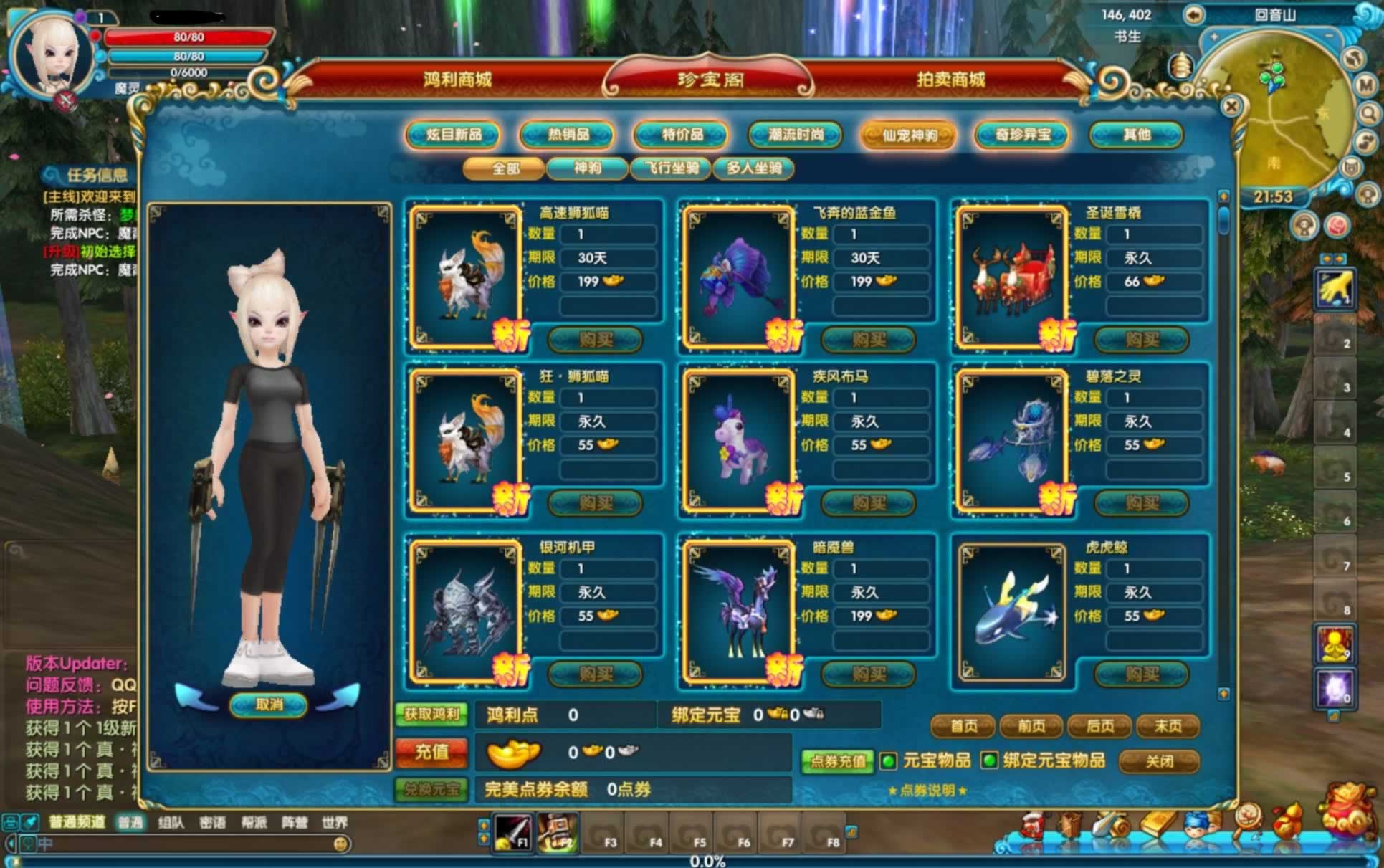1384x868 pixels.
Task: Show the 热销品 category
Action: 568,135
